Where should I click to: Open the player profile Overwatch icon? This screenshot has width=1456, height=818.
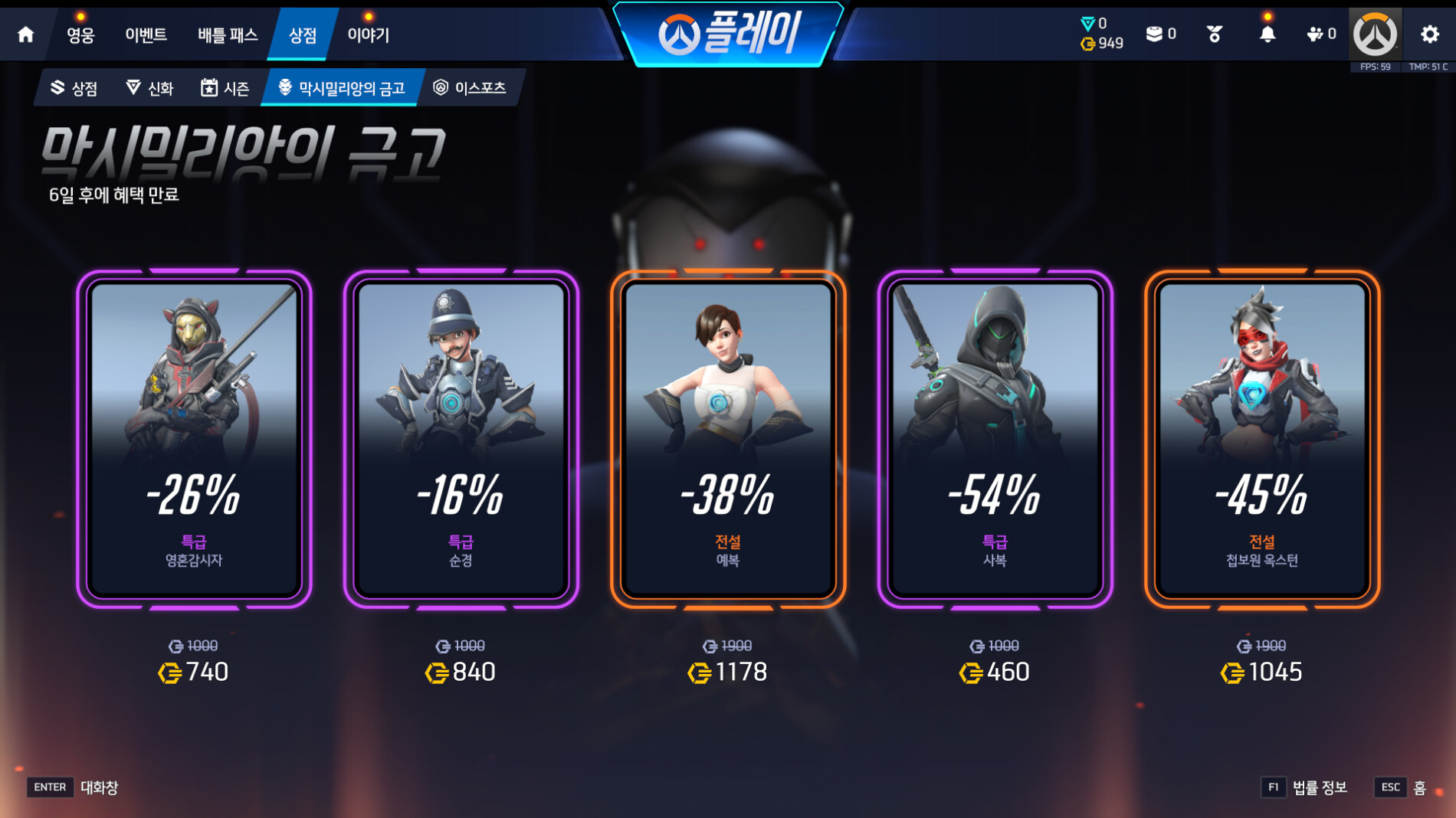pos(1376,34)
